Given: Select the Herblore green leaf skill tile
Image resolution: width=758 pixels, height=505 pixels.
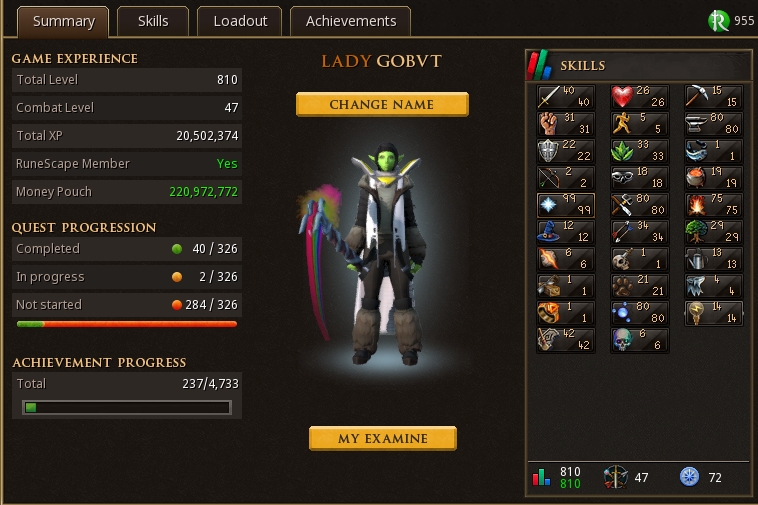Looking at the screenshot, I should click(639, 151).
